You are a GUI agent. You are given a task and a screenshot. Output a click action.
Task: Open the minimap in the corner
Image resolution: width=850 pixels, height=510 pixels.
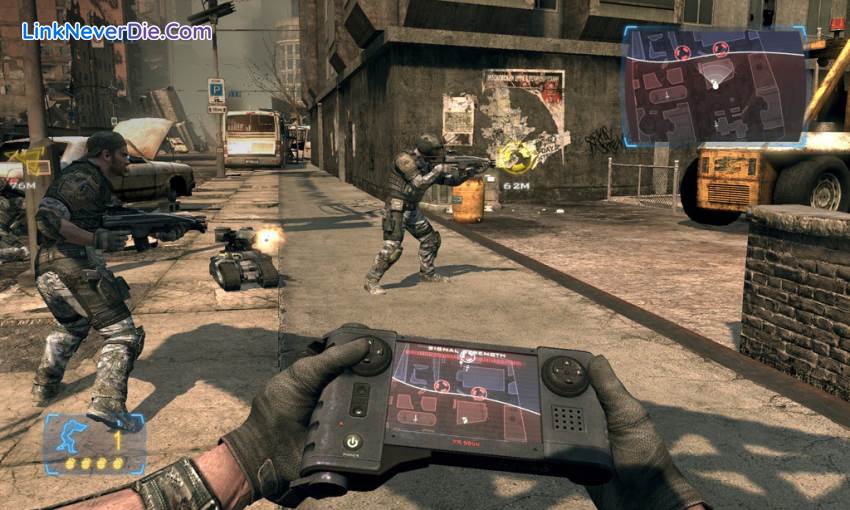click(x=715, y=86)
